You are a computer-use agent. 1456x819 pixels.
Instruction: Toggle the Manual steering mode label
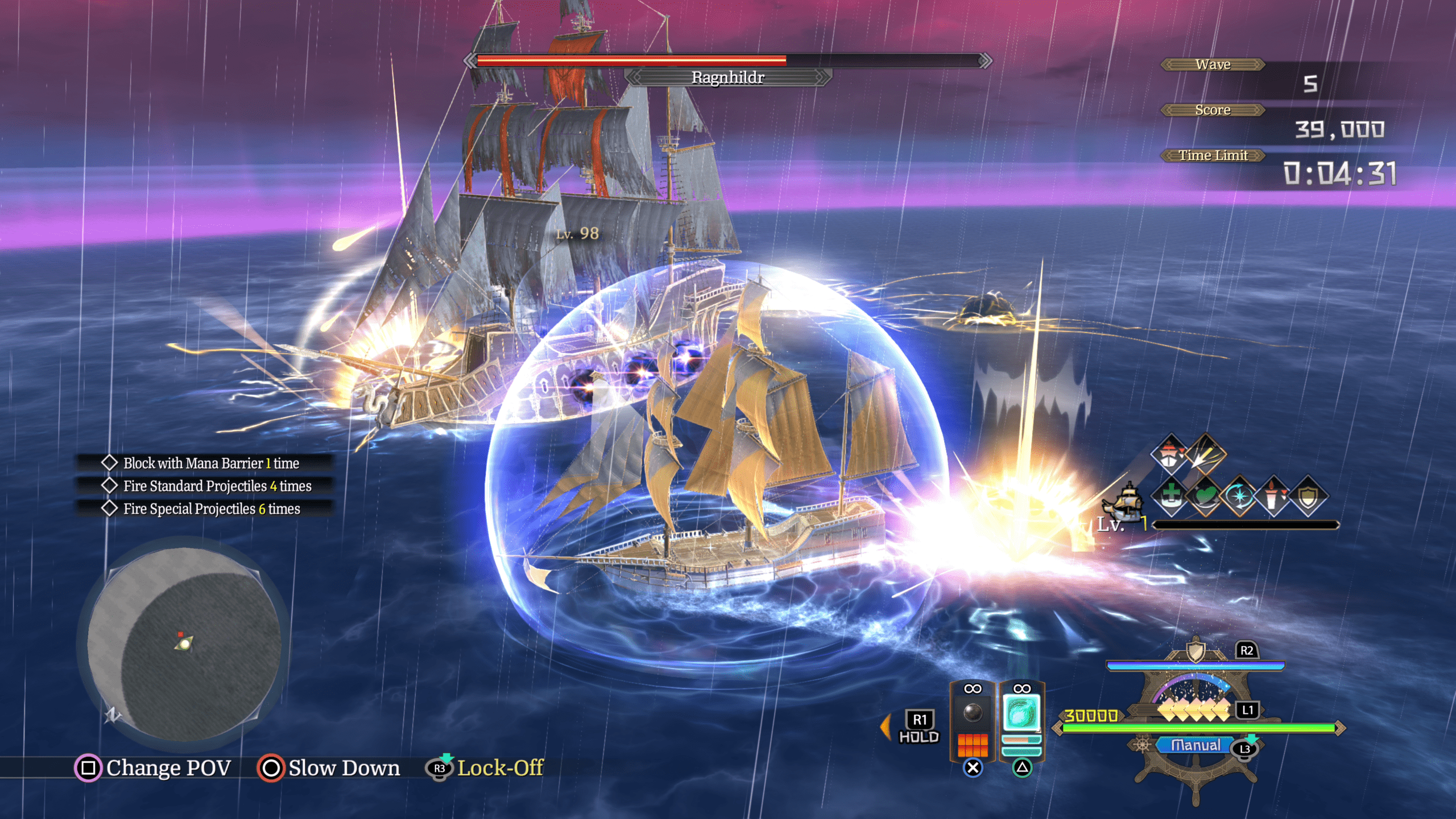1196,745
